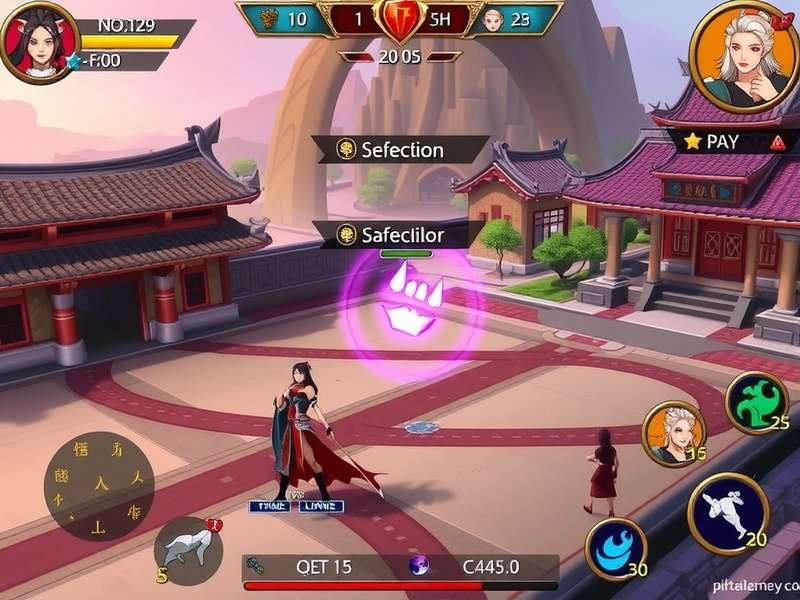Activate the green swirl skill
Screen dimensions: 800x600
[x=757, y=402]
